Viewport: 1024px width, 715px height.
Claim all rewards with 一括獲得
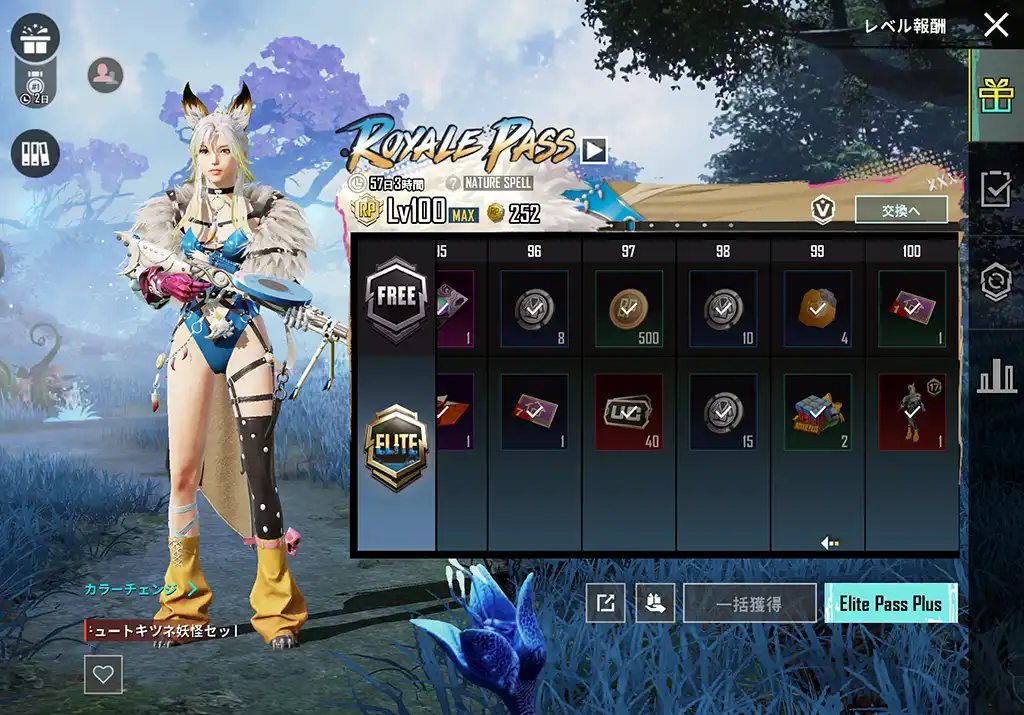(749, 604)
